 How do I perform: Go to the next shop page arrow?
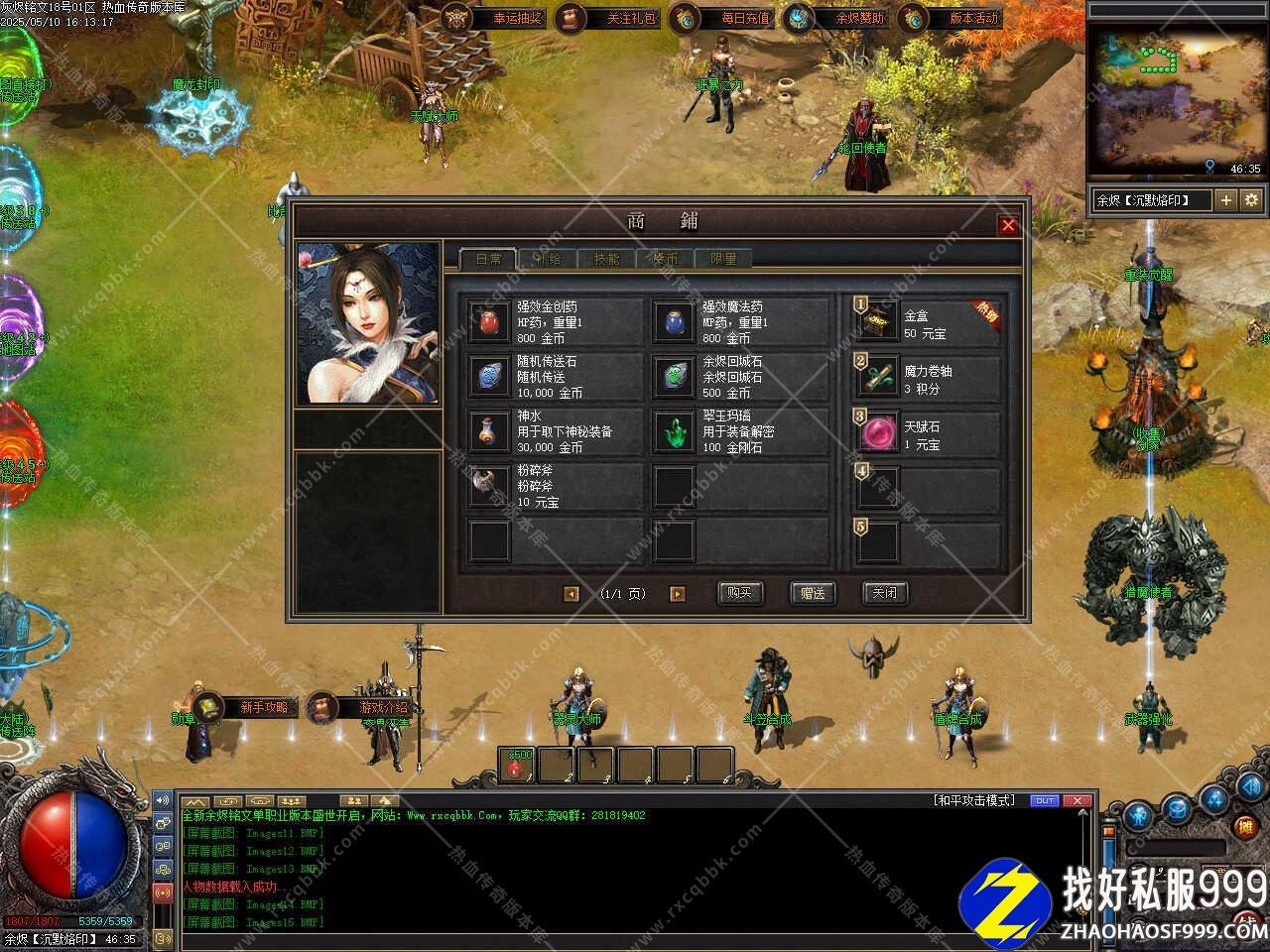tap(678, 594)
